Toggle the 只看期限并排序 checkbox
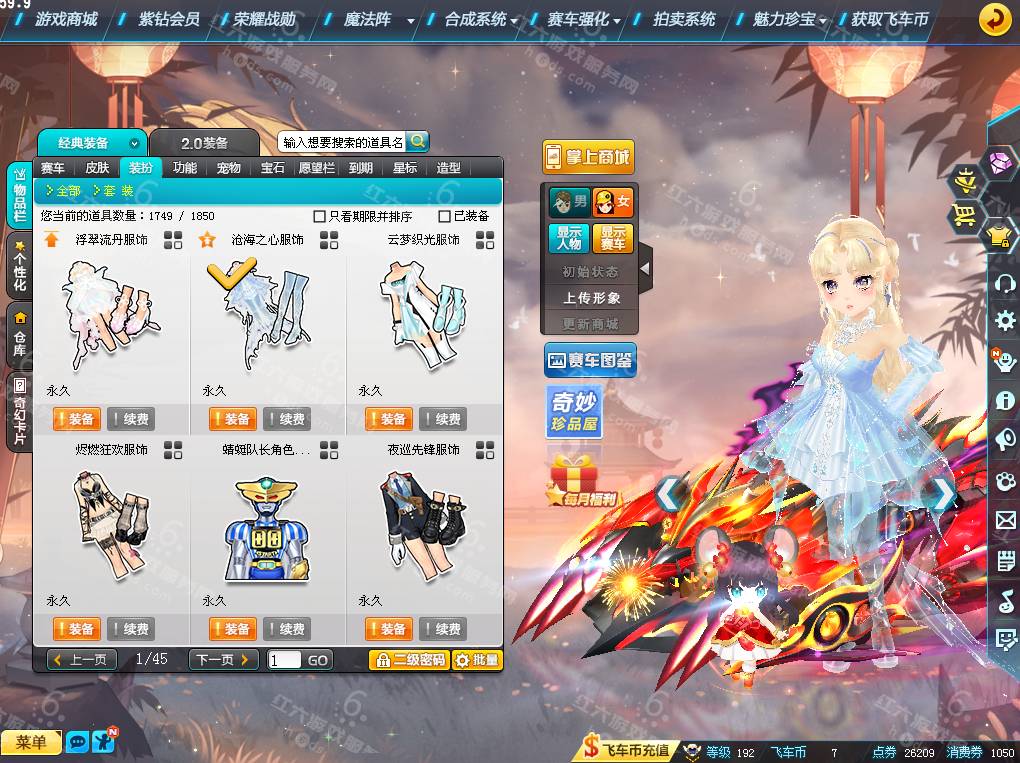The height and width of the screenshot is (763, 1020). click(320, 216)
